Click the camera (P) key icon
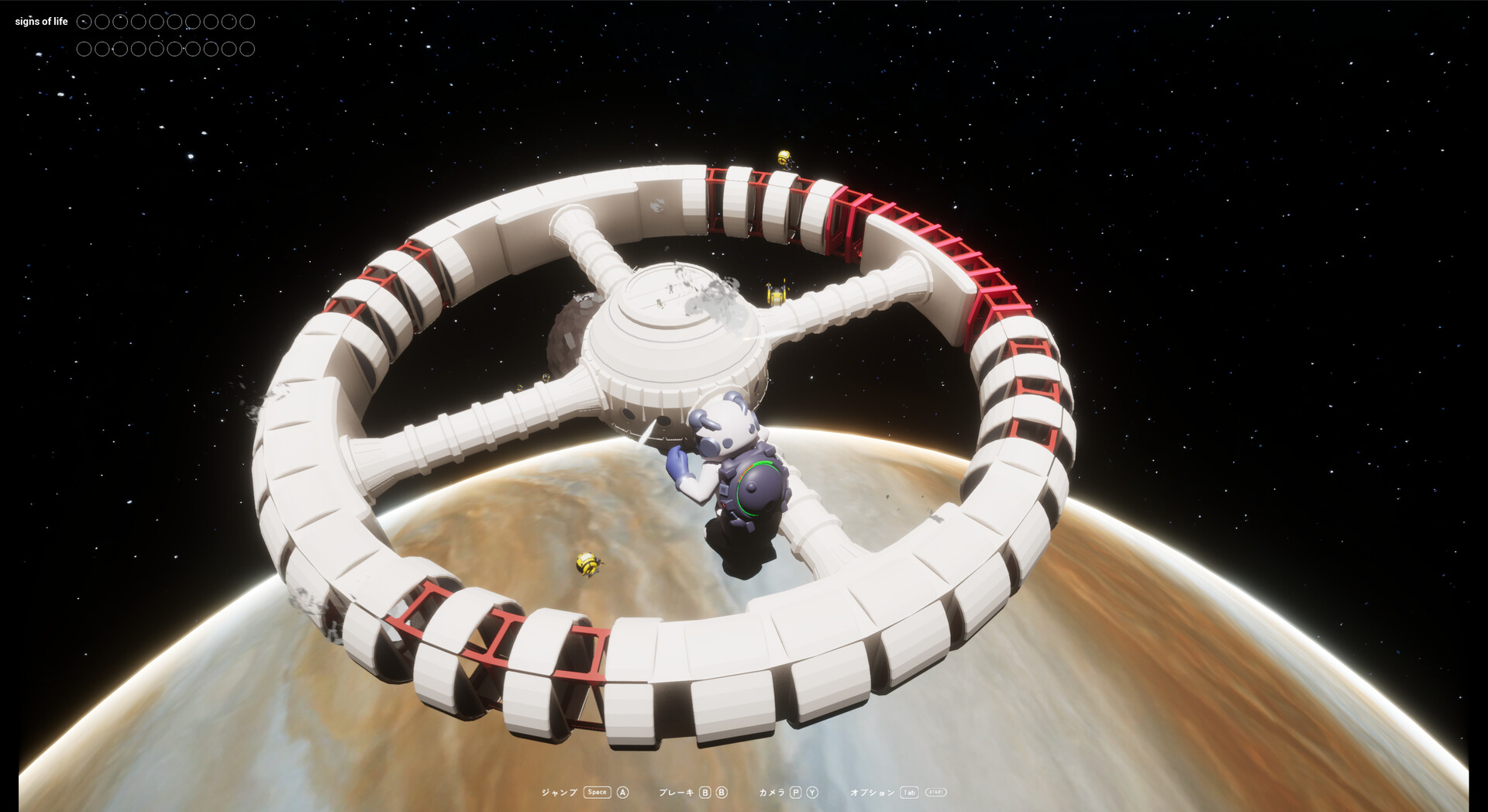This screenshot has height=812, width=1488. tap(795, 792)
